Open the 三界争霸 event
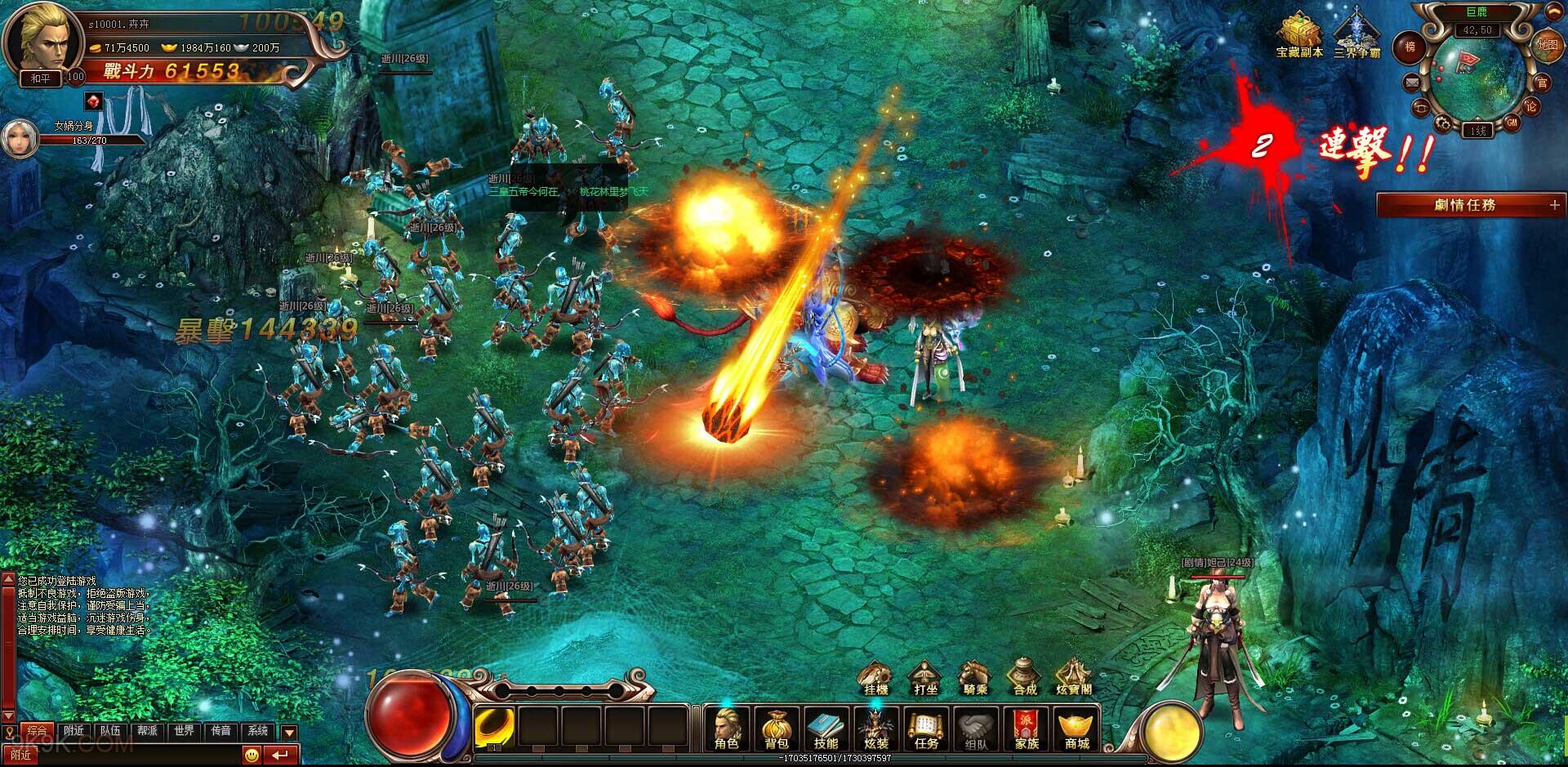1568x767 pixels. pos(1356,35)
